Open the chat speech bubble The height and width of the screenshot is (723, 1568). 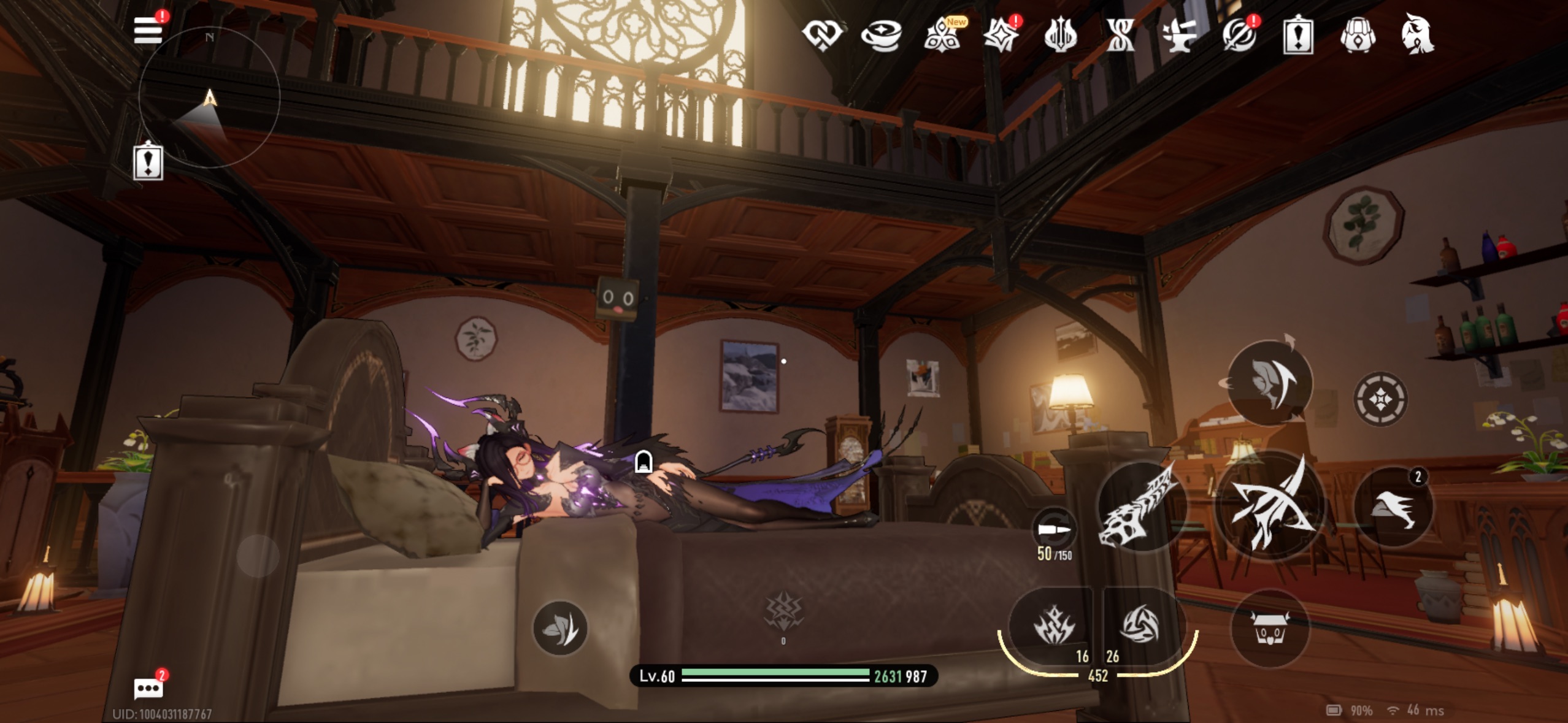(x=148, y=688)
